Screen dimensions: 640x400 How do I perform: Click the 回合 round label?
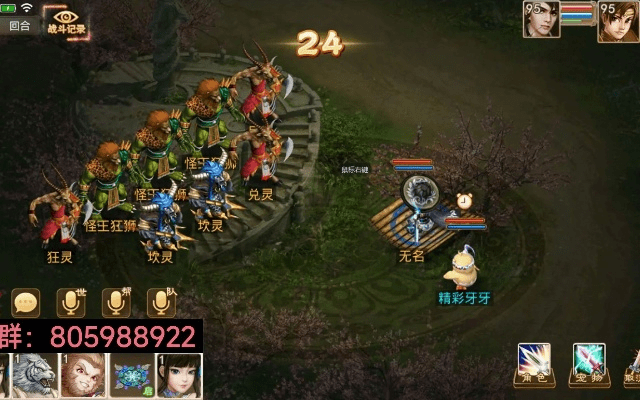coord(19,26)
